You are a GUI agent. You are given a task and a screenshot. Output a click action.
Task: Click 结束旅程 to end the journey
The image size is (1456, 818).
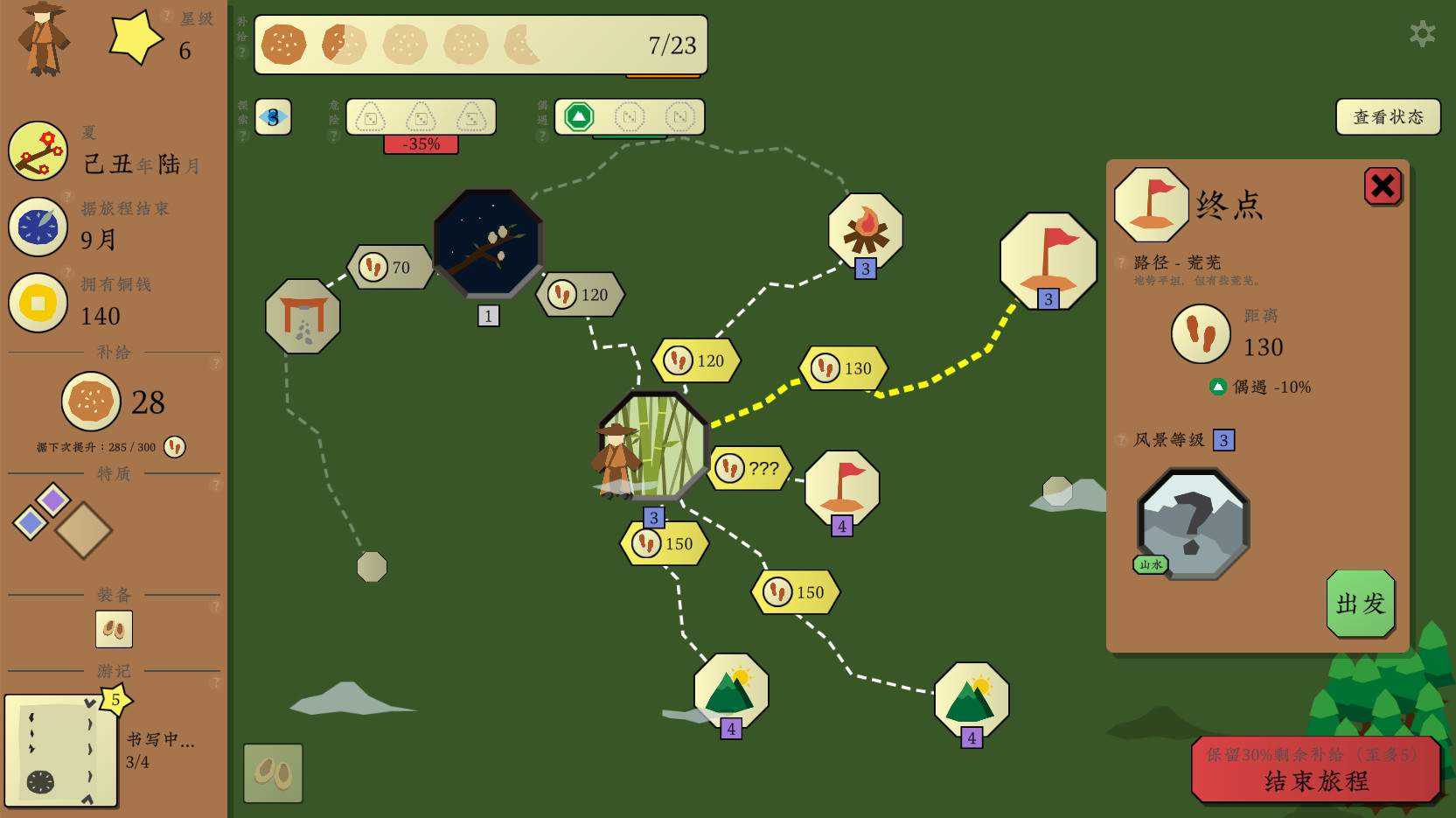(x=1316, y=781)
